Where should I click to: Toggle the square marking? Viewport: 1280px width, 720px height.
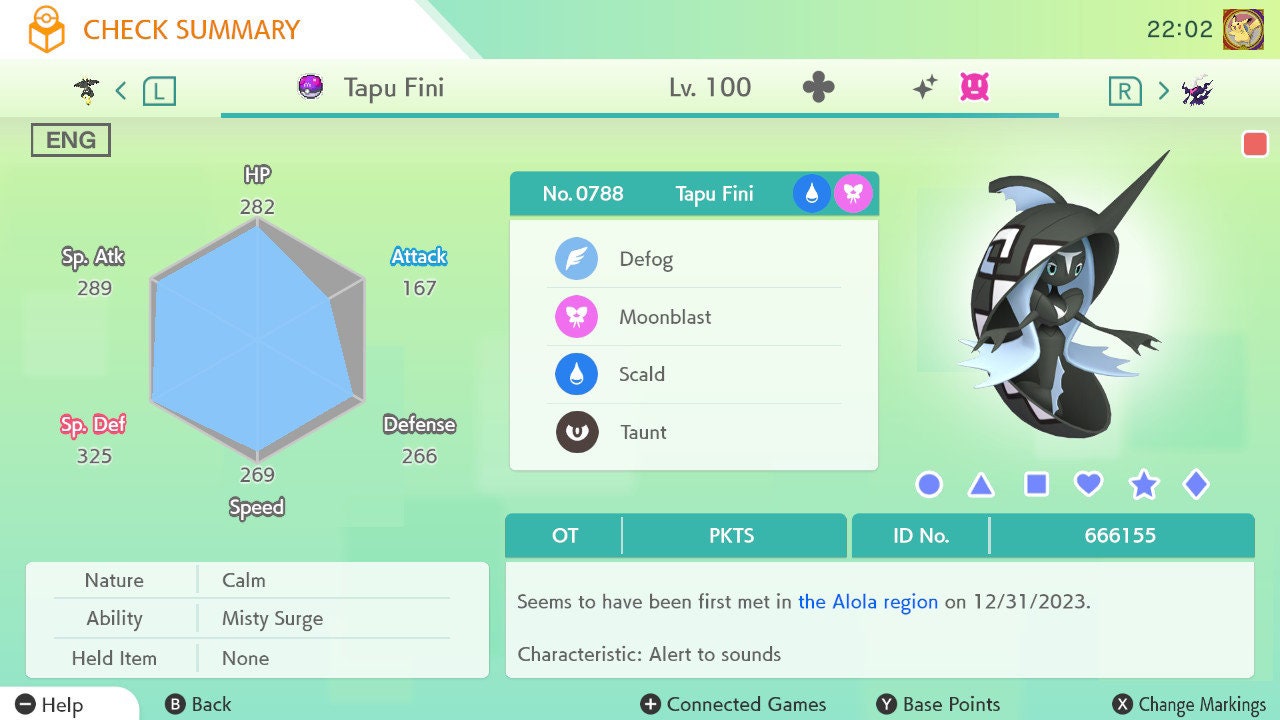[x=1036, y=485]
